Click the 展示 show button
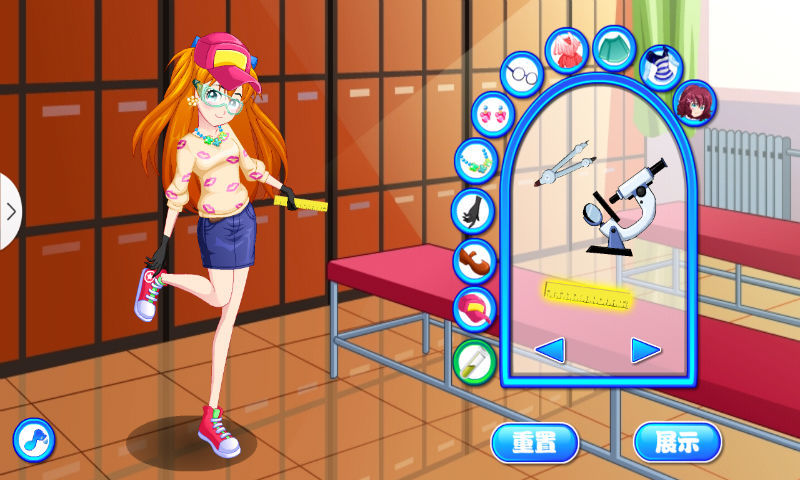This screenshot has width=800, height=480. 677,441
